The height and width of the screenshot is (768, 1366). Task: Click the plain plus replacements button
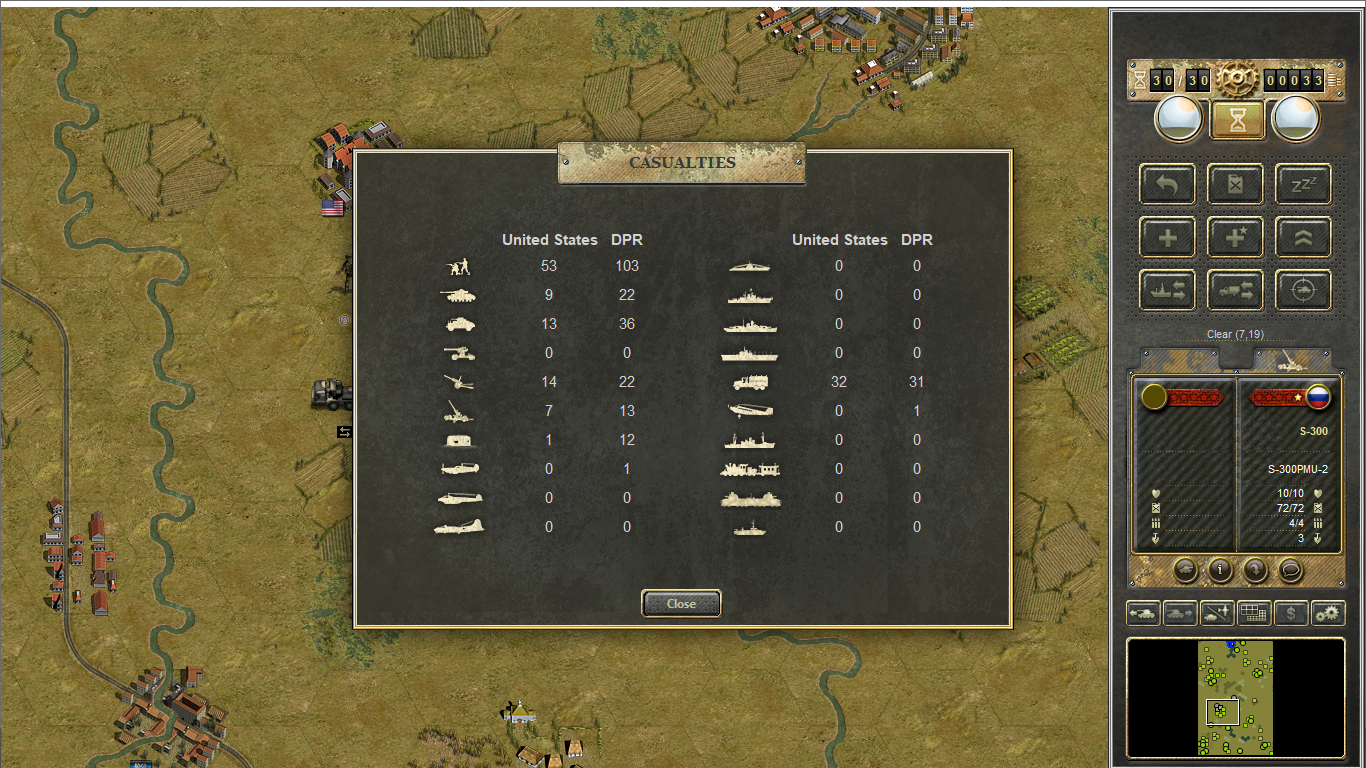click(1167, 238)
